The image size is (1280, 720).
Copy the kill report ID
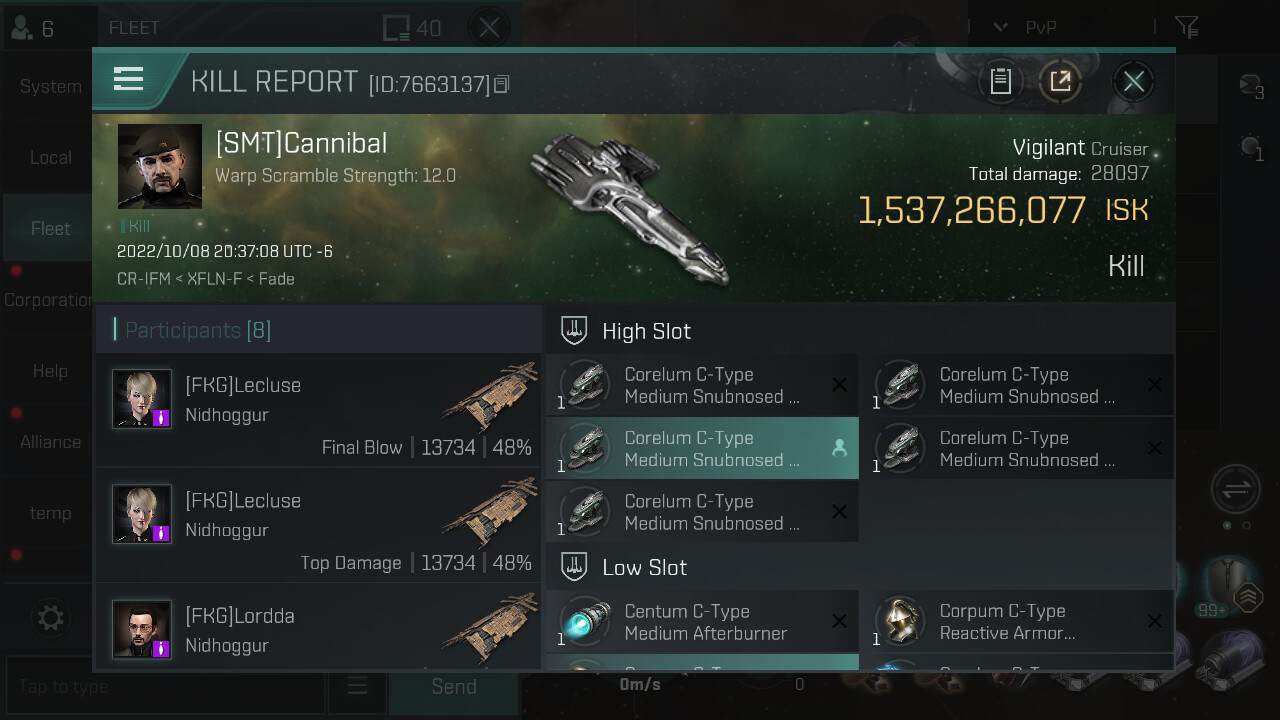(x=502, y=84)
